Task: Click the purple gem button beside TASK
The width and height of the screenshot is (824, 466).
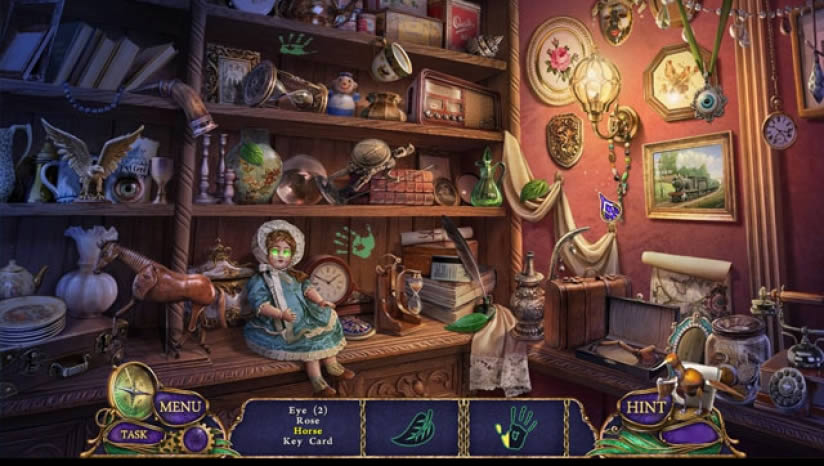Action: [x=195, y=437]
